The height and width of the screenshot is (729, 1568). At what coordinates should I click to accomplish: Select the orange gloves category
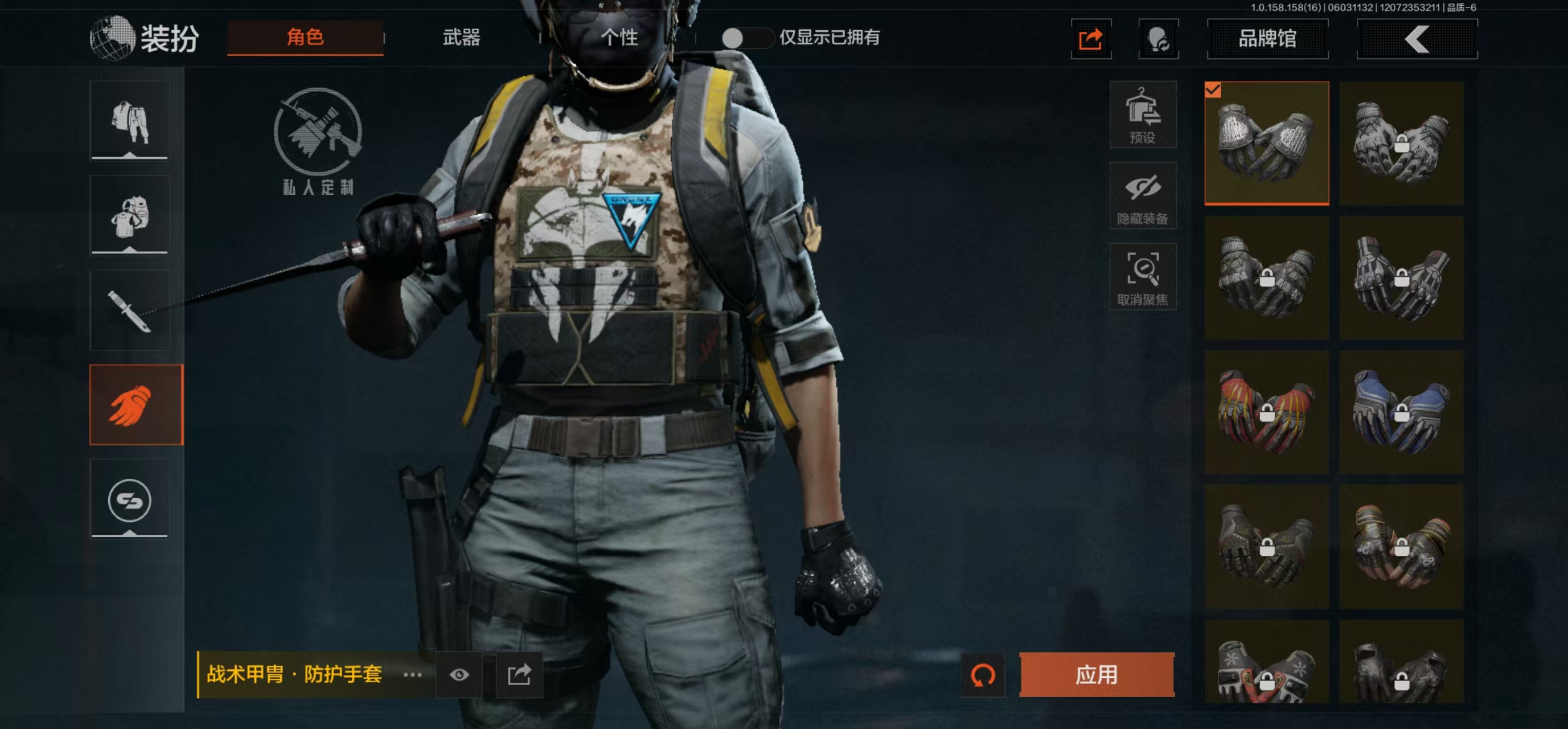pos(136,404)
